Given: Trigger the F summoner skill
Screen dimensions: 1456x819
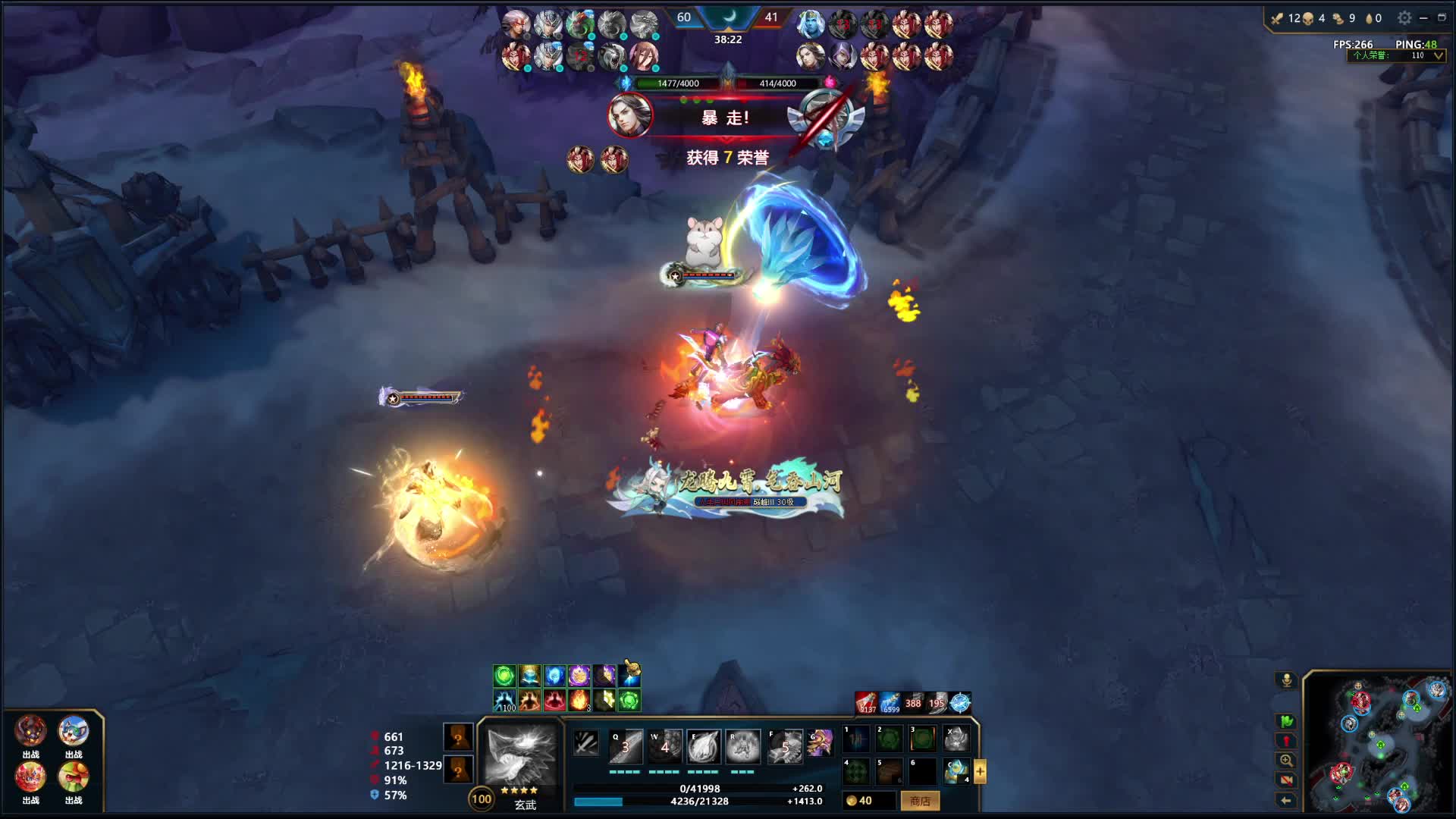Looking at the screenshot, I should [785, 746].
